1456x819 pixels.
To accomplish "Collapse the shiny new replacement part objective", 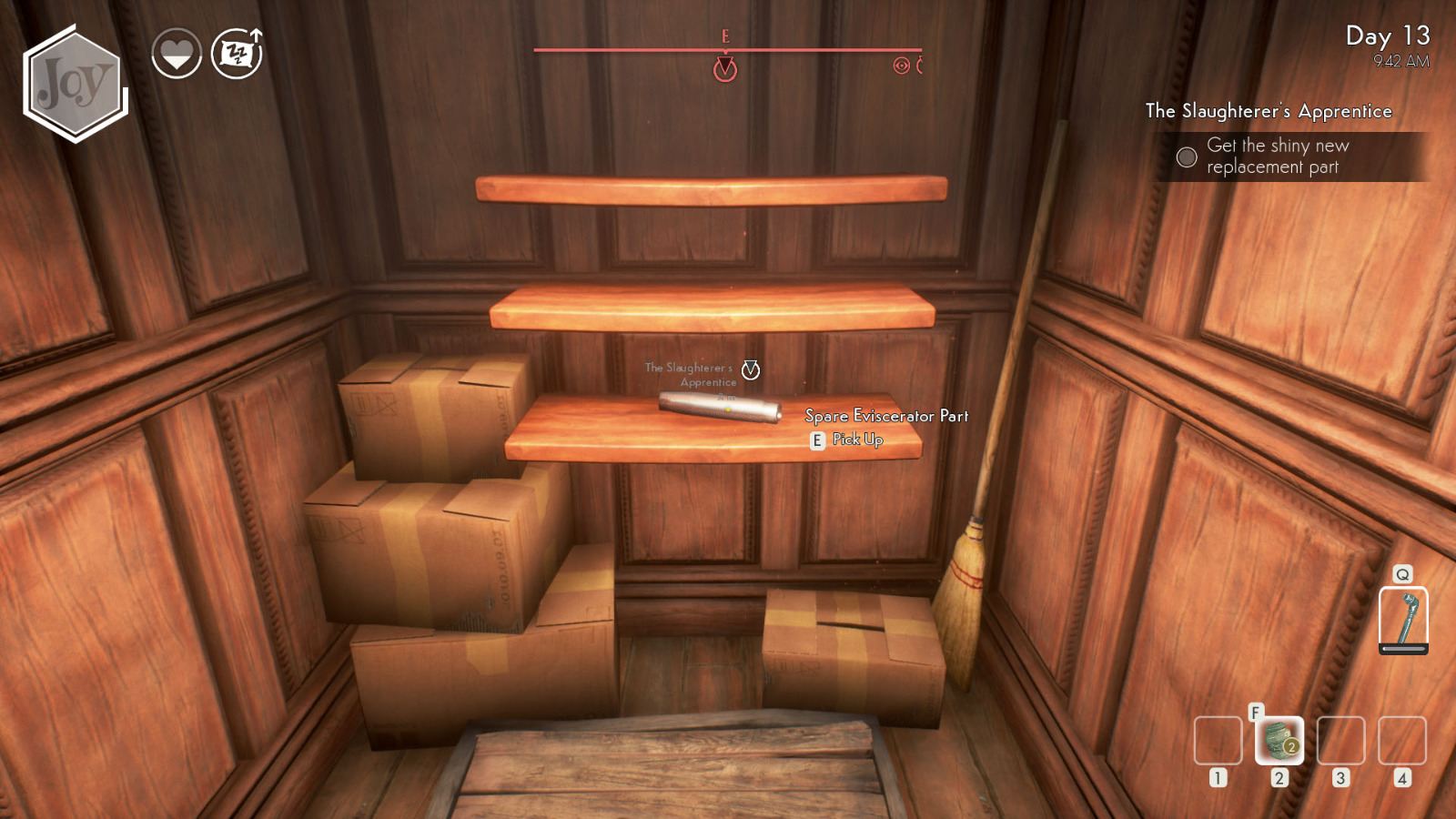I will pyautogui.click(x=1278, y=157).
